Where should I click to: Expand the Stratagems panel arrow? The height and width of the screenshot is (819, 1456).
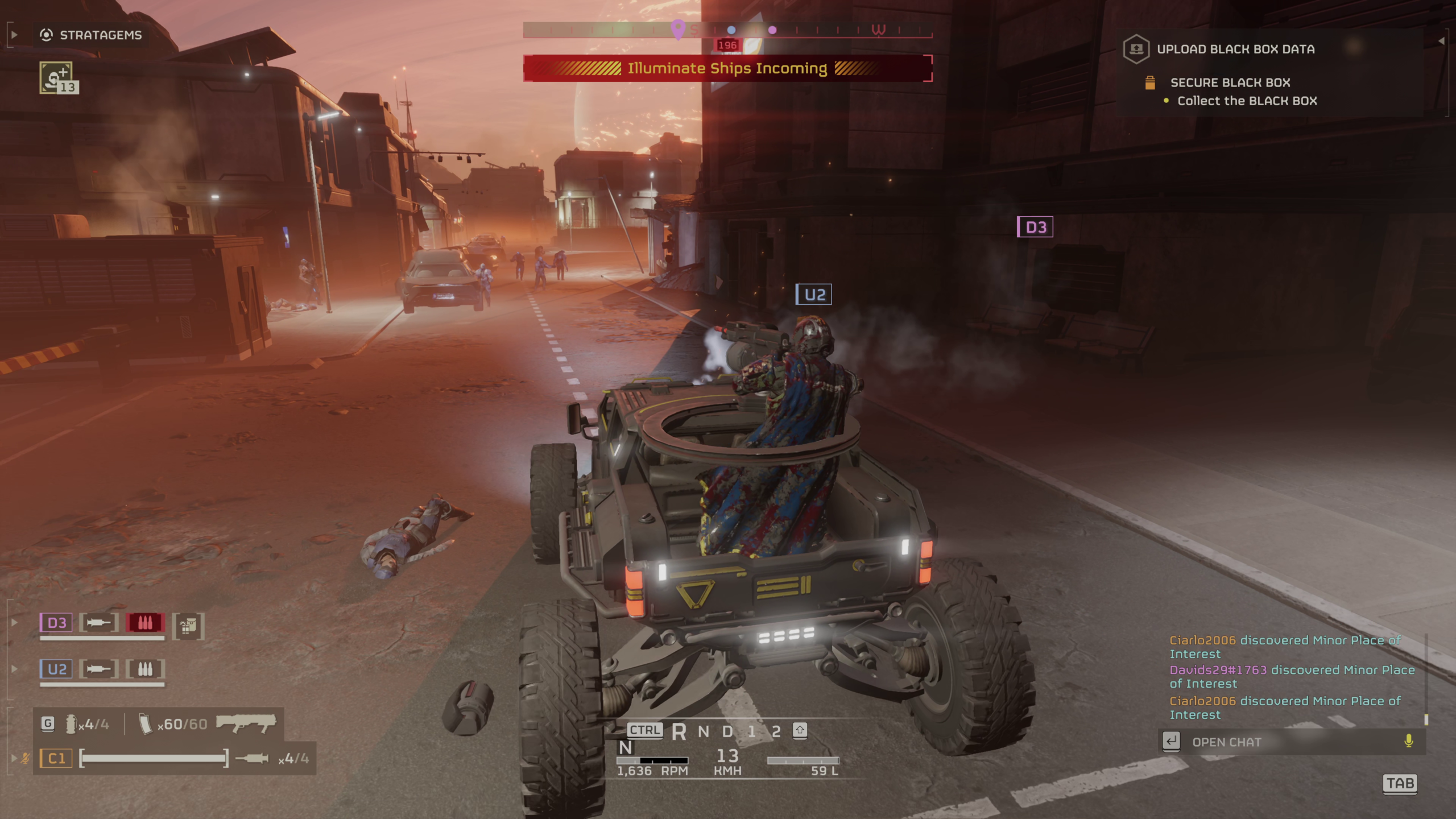(14, 35)
